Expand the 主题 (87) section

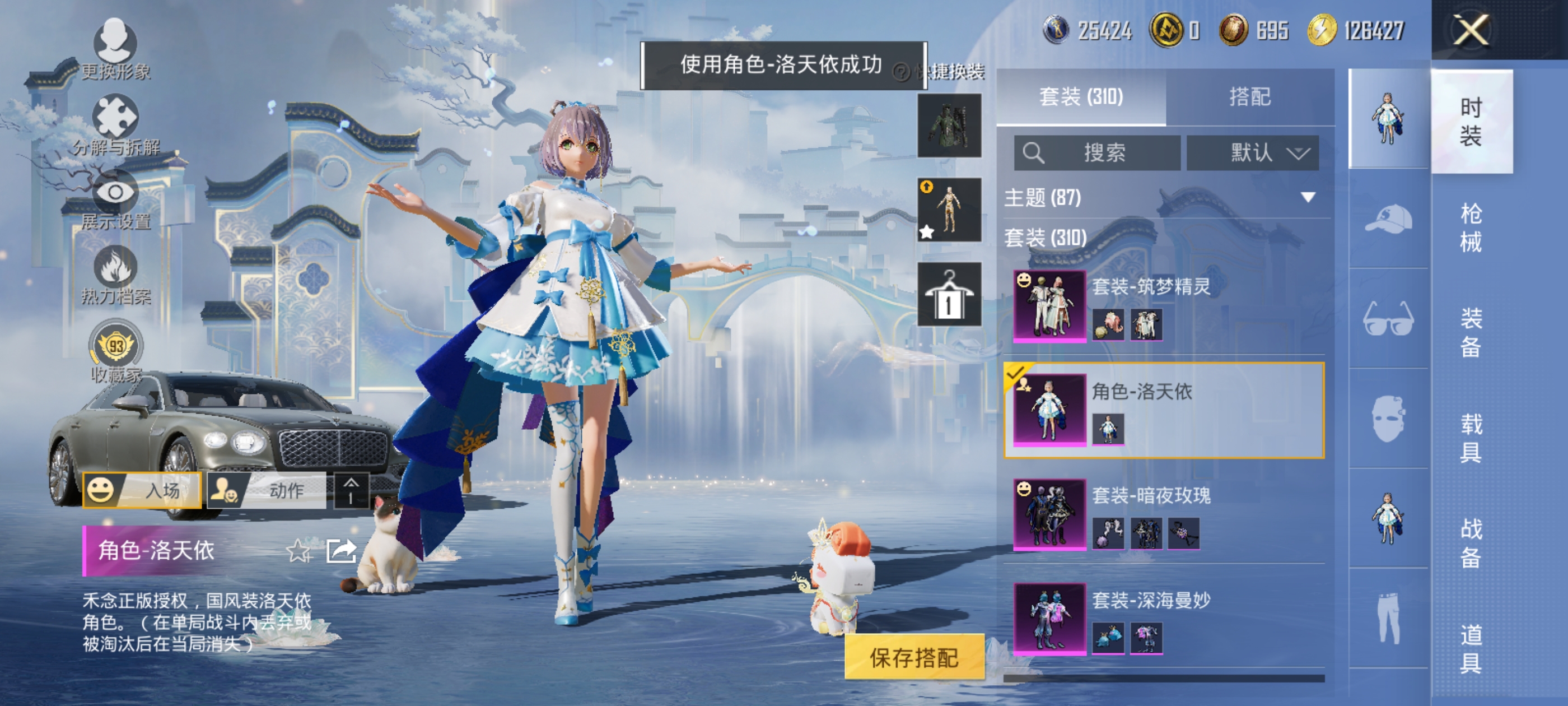(1308, 197)
